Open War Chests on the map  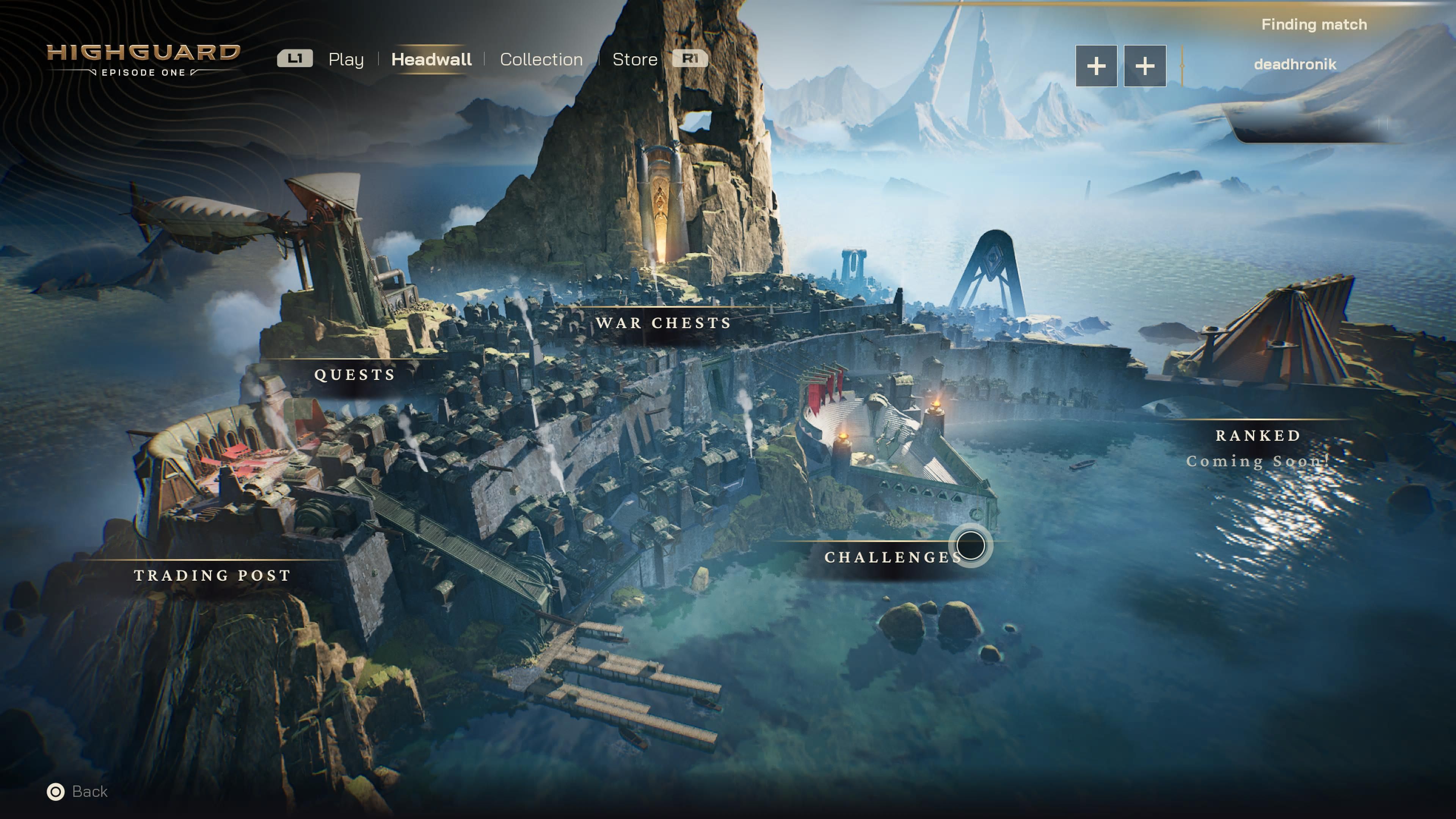663,323
